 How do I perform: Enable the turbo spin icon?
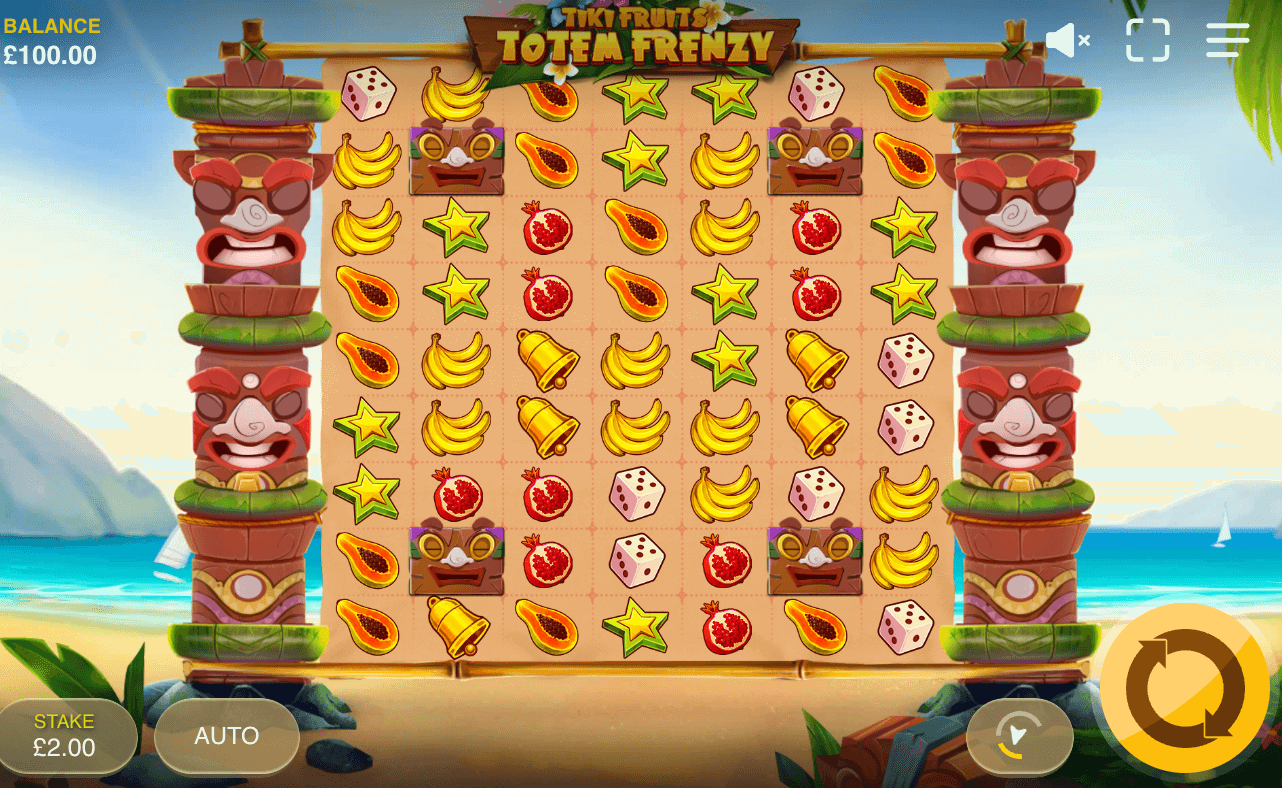pyautogui.click(x=1019, y=737)
